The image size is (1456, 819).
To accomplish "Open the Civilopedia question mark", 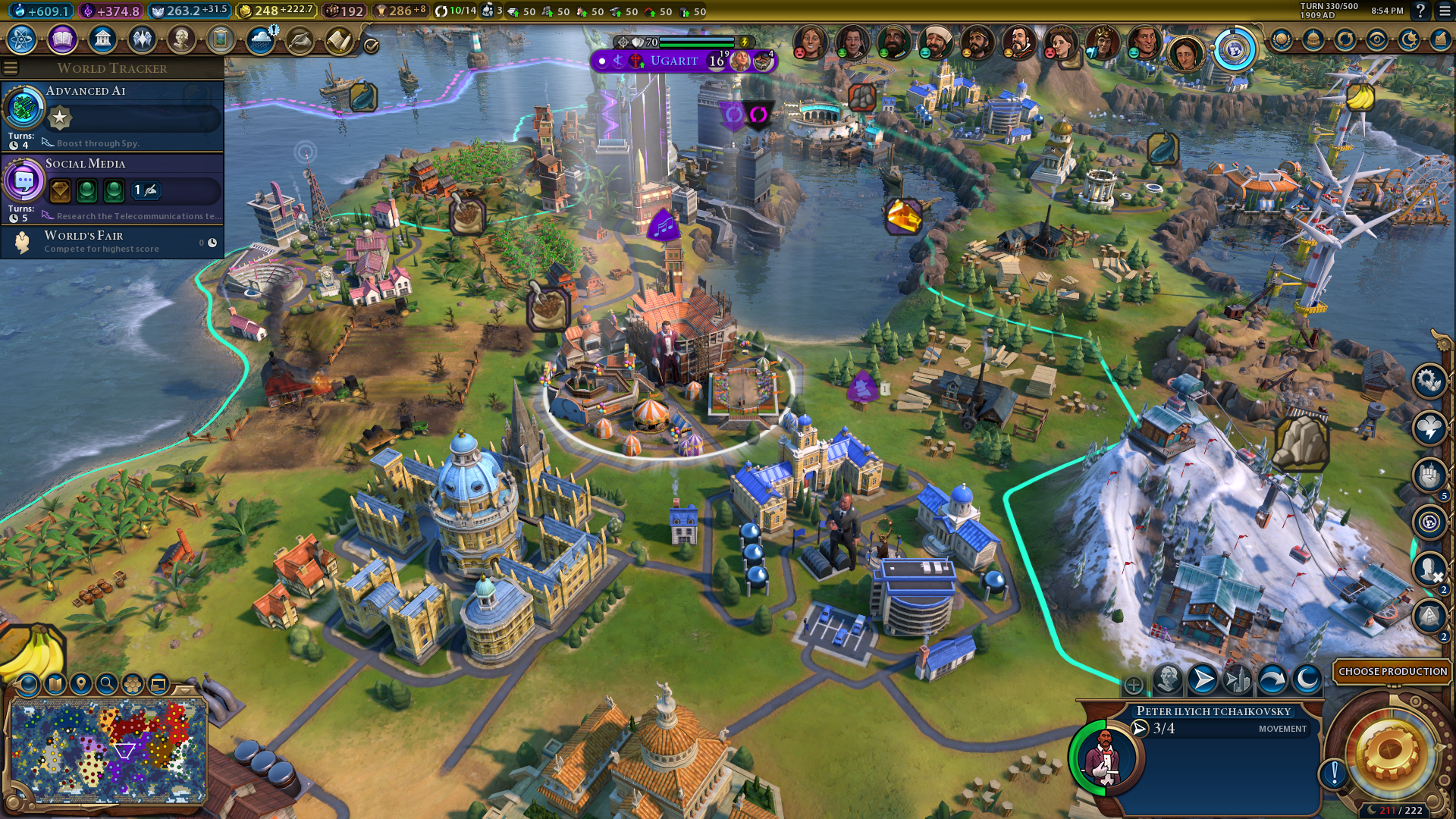I will pos(1420,11).
